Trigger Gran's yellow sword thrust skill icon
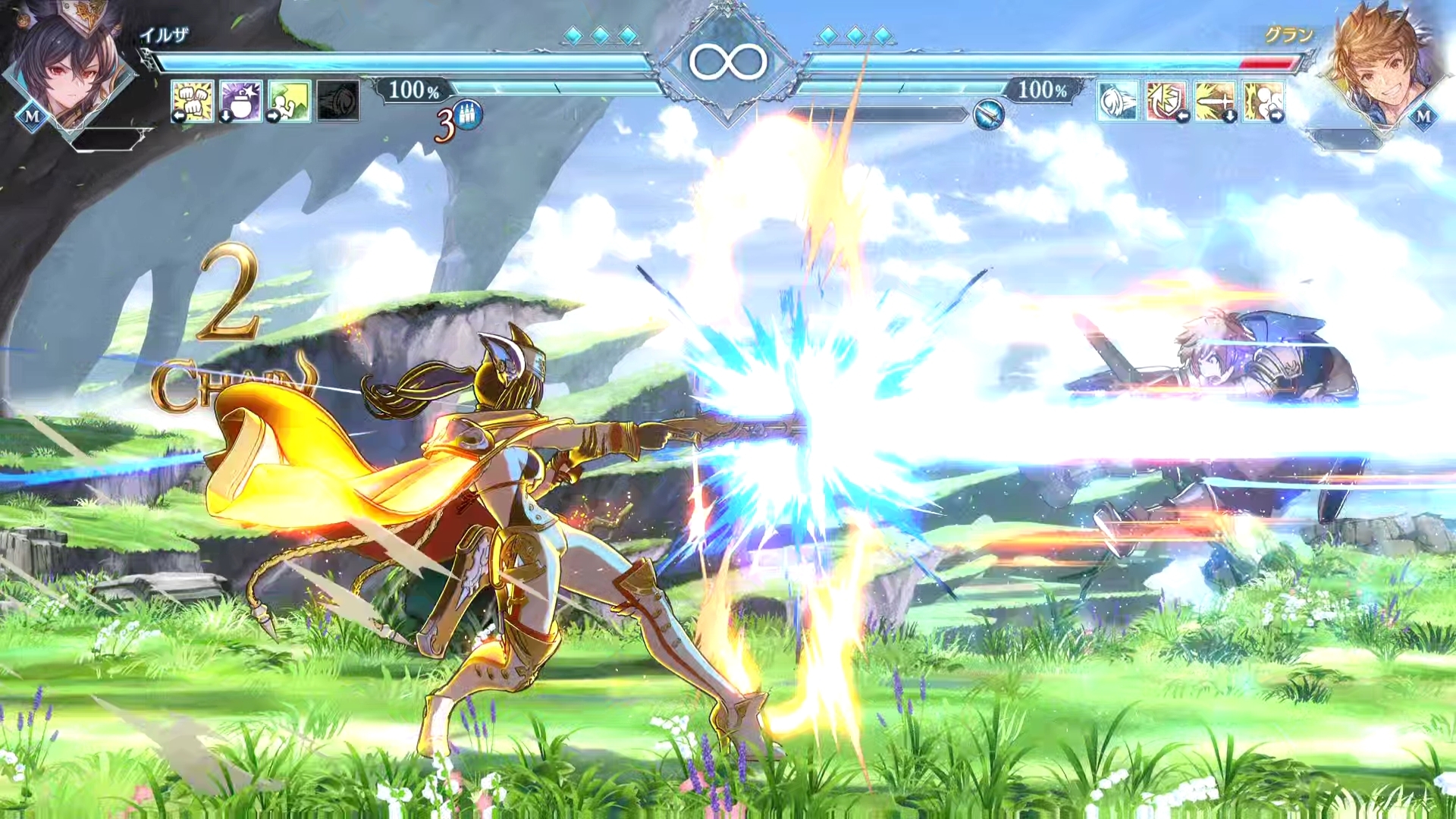The width and height of the screenshot is (1456, 819). click(1214, 101)
